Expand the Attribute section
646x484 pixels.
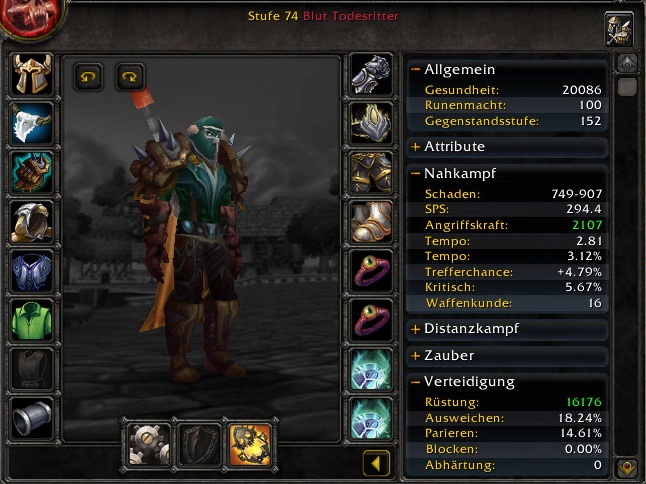(415, 147)
